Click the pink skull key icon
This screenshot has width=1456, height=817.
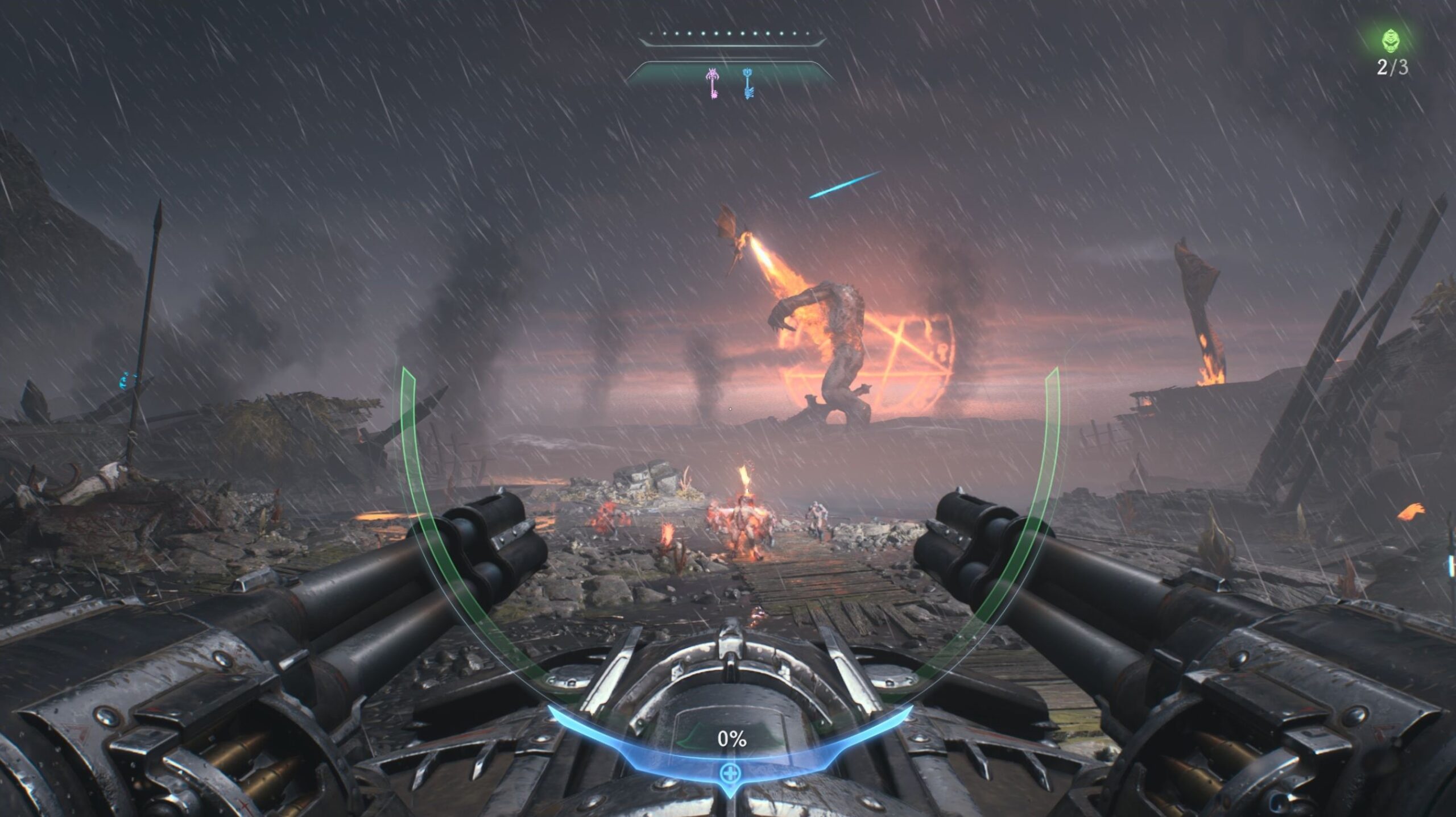[712, 82]
